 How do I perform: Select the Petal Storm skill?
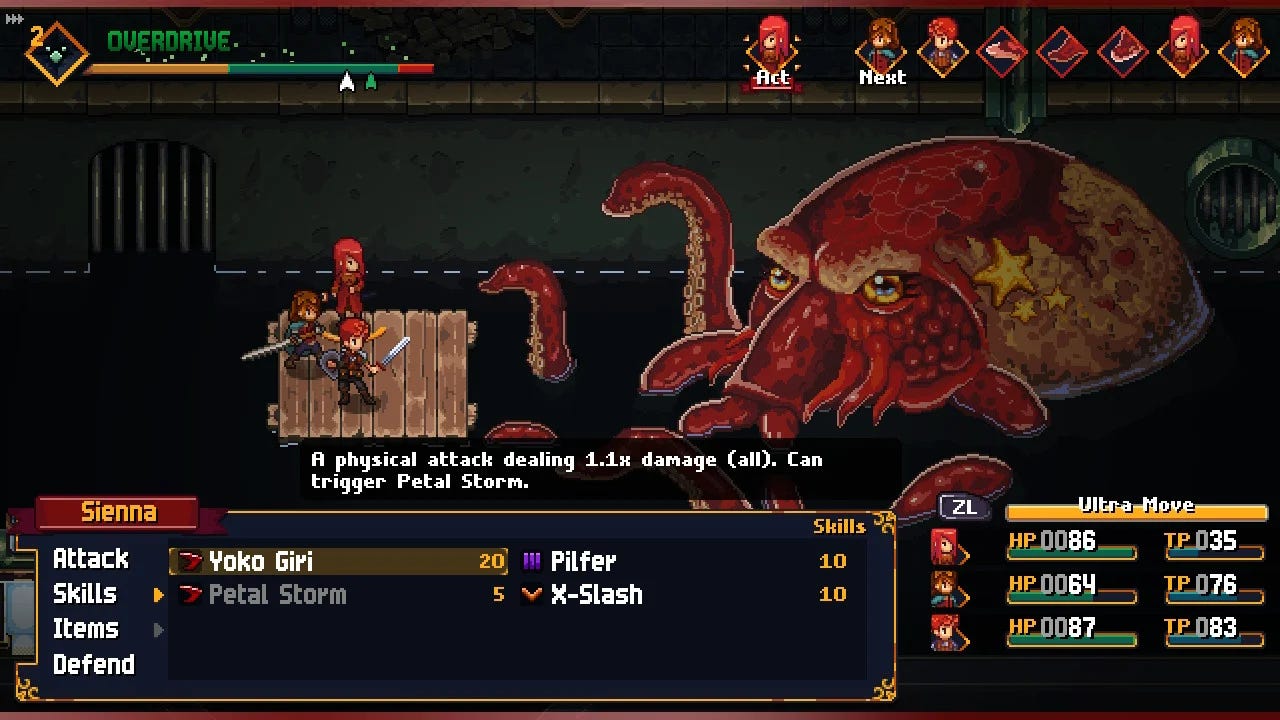click(277, 595)
